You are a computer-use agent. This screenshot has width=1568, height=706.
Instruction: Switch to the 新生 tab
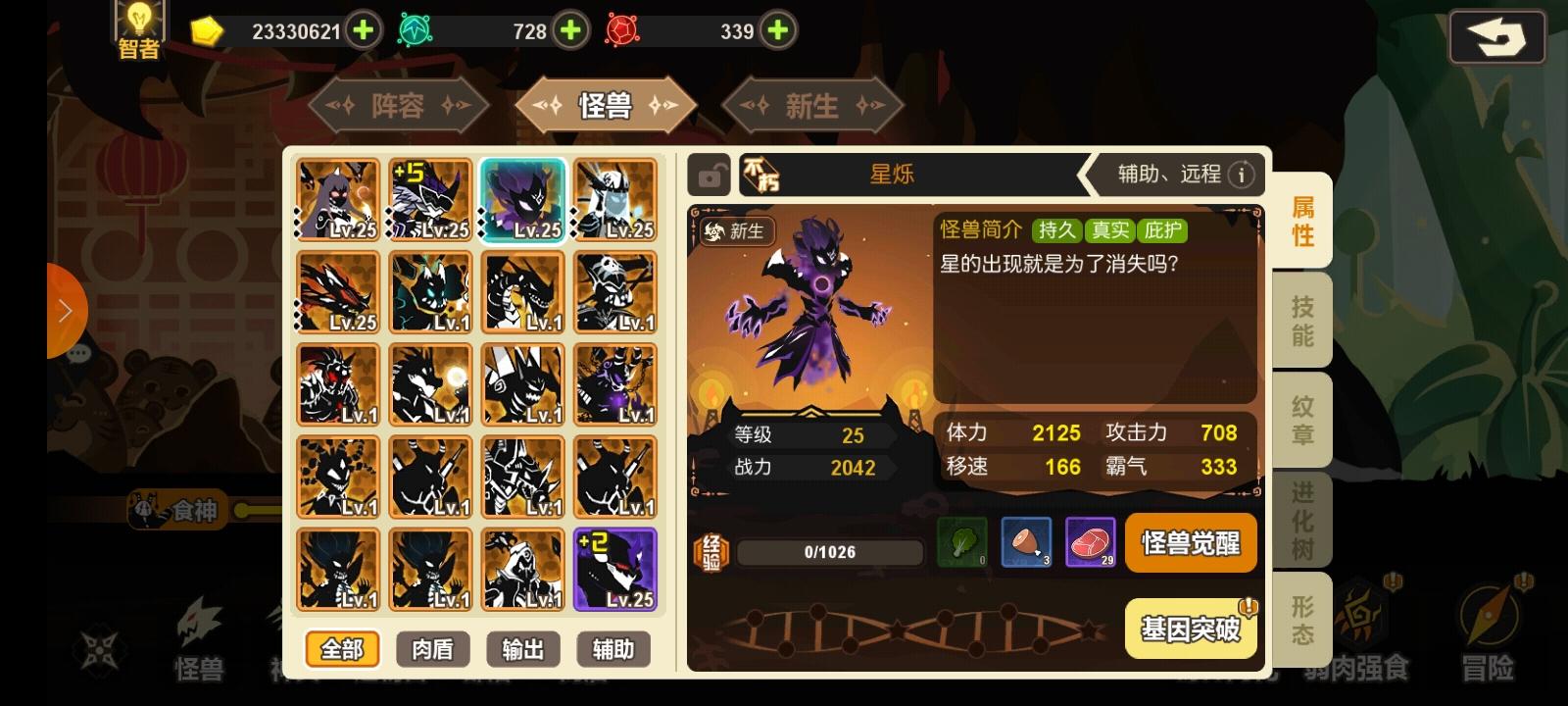(811, 105)
